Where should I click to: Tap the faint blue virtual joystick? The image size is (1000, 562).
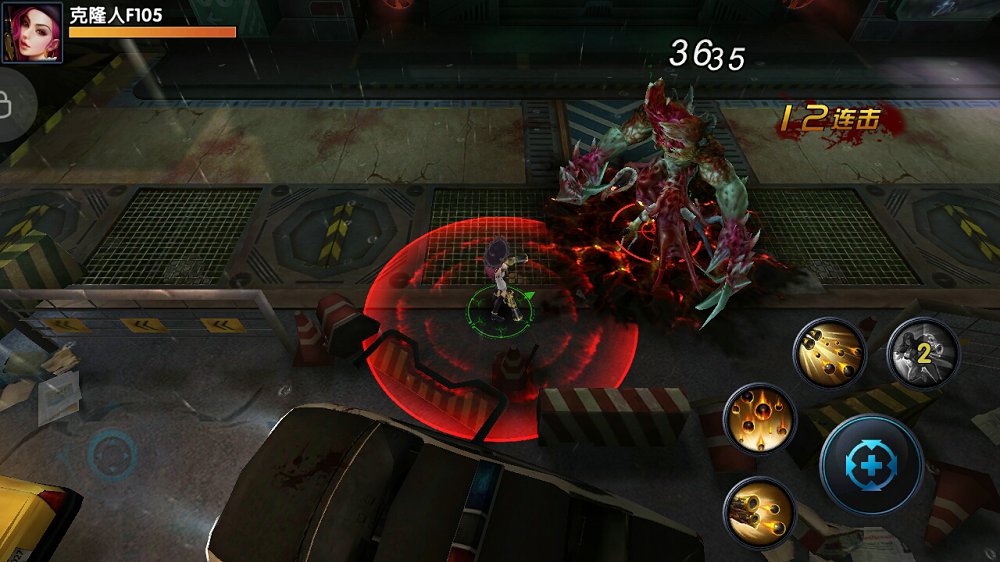110,456
